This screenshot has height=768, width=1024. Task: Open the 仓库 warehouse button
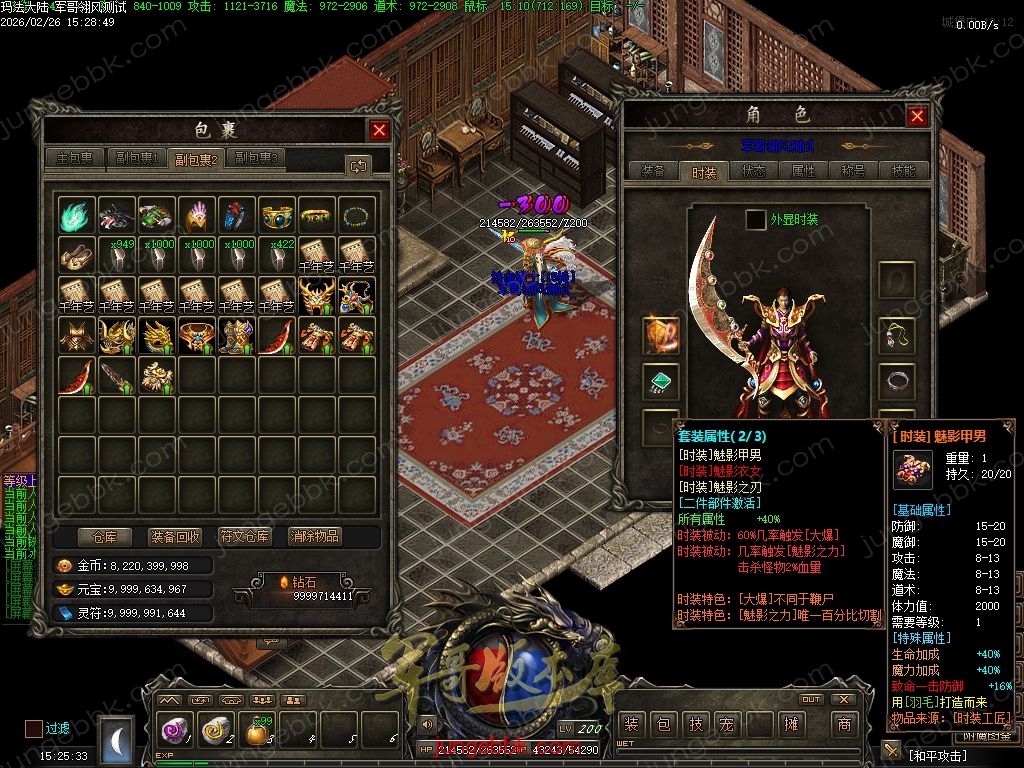tap(104, 536)
